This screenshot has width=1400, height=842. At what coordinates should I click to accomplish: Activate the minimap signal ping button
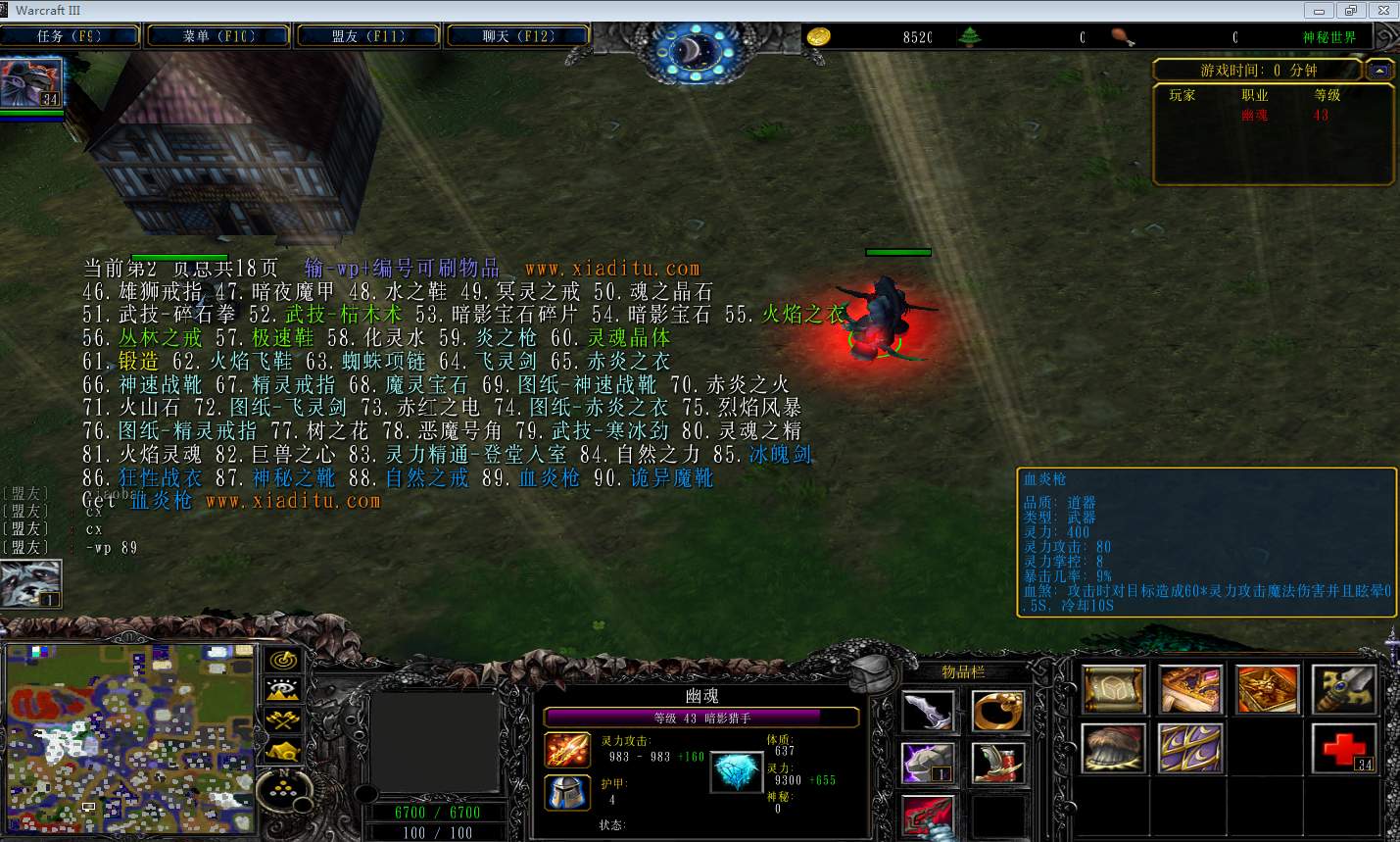click(x=283, y=660)
